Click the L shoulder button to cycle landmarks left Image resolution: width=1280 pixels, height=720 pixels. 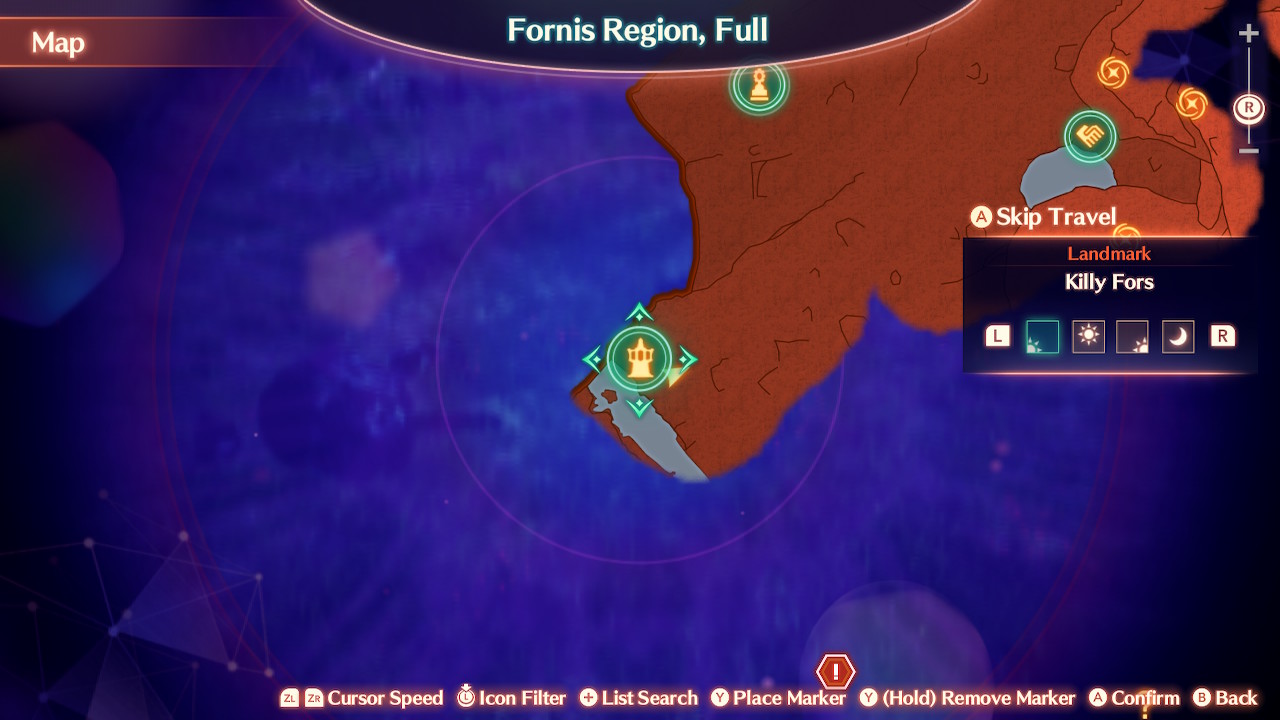[996, 336]
